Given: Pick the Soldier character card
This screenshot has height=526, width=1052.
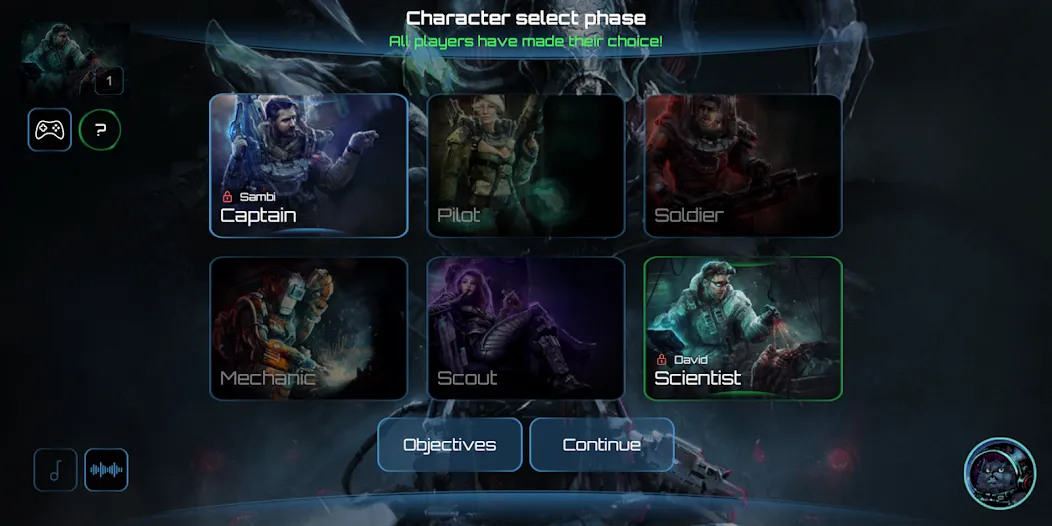Looking at the screenshot, I should 743,166.
